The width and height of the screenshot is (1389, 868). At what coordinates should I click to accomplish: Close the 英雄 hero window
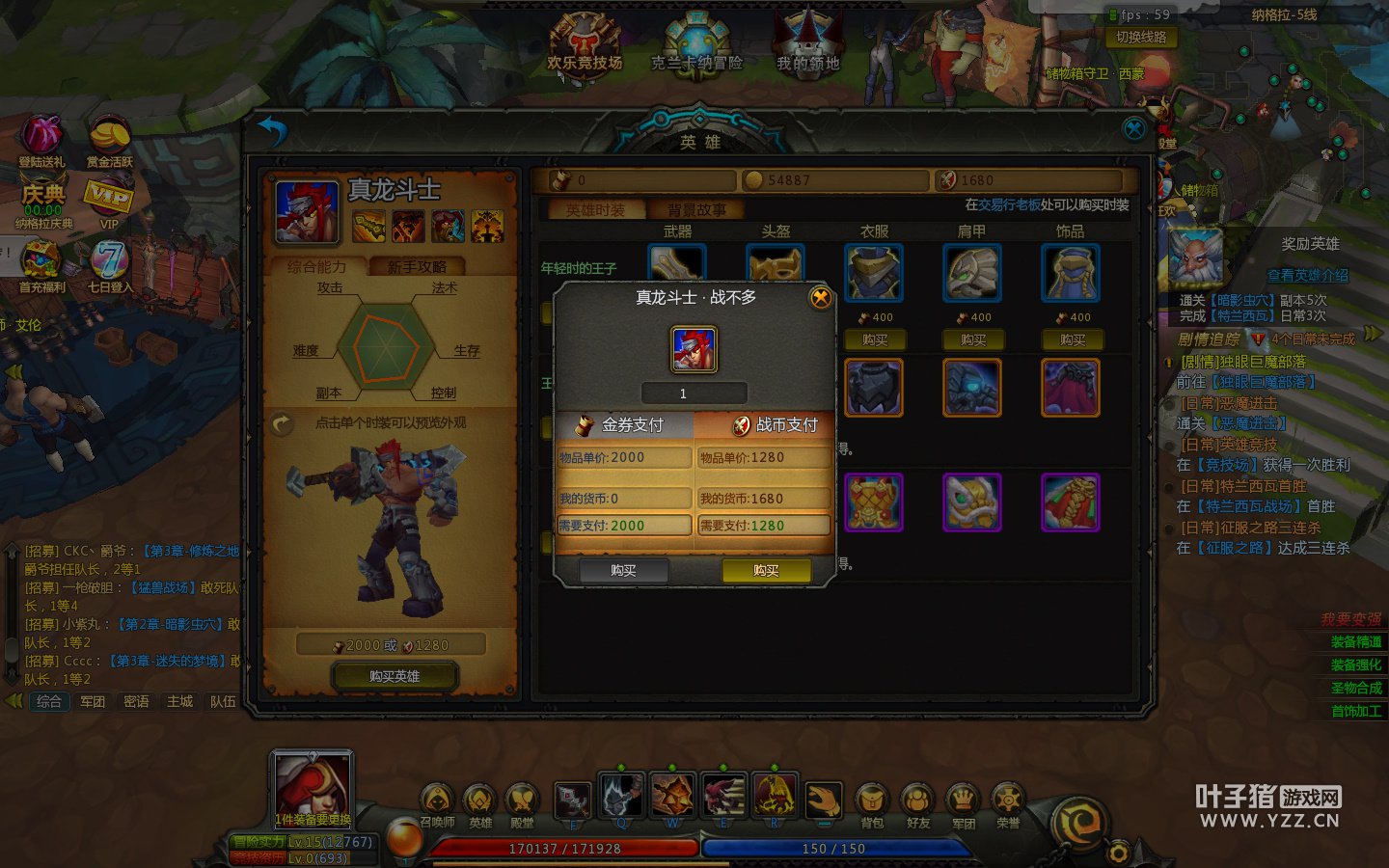(x=1134, y=128)
